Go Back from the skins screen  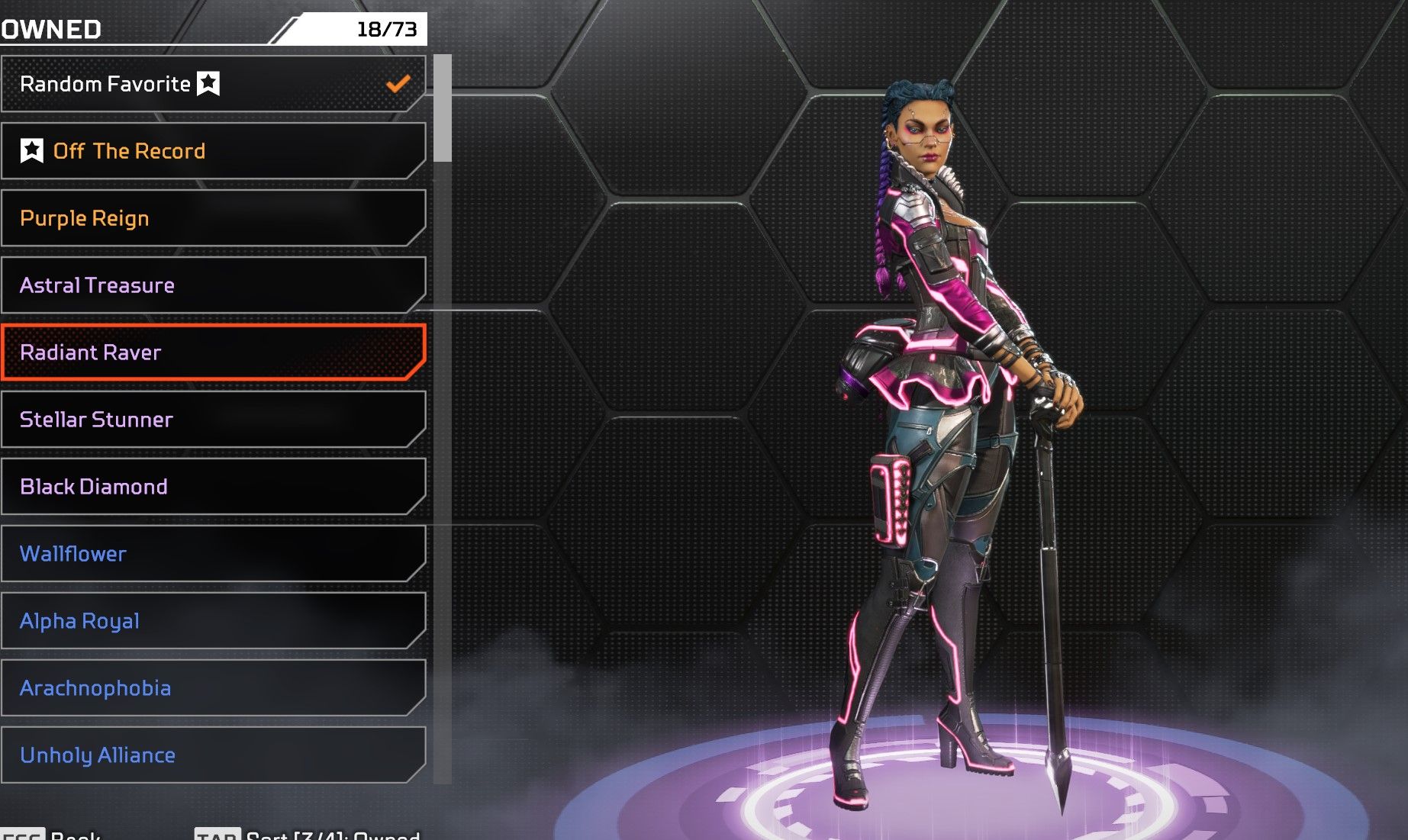pyautogui.click(x=52, y=834)
